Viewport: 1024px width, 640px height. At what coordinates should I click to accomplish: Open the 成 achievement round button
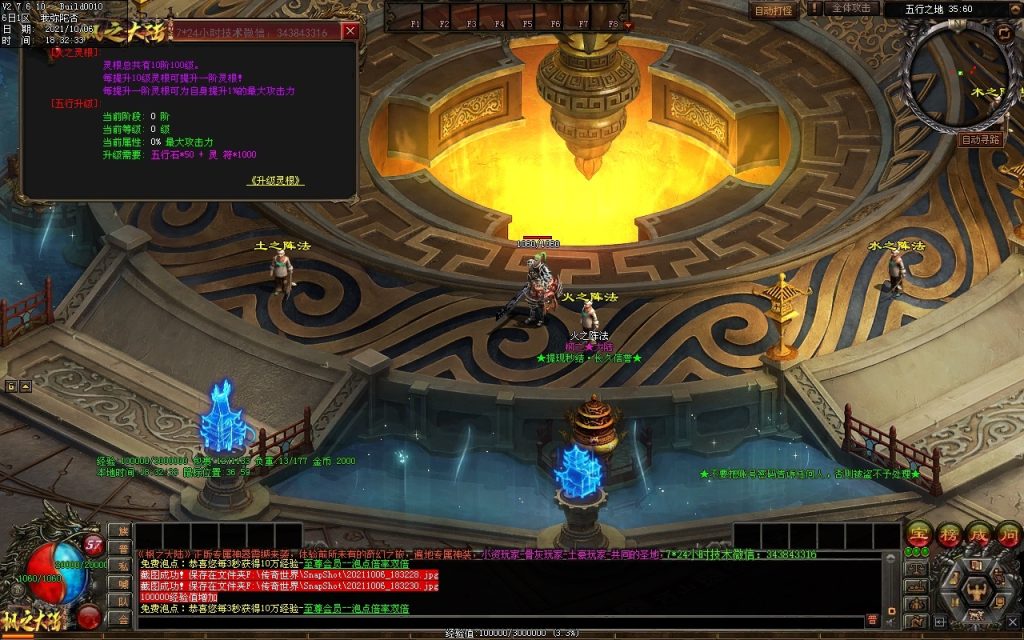click(977, 536)
